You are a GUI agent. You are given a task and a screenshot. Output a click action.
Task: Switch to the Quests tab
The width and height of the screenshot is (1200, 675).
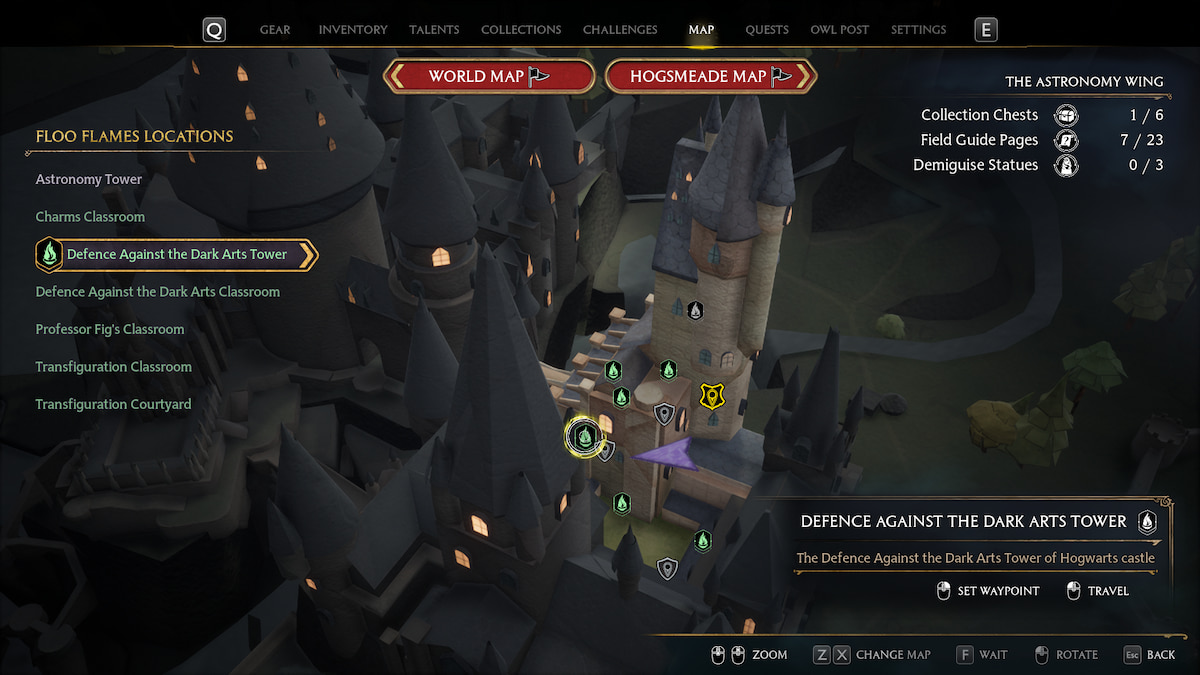pos(767,30)
